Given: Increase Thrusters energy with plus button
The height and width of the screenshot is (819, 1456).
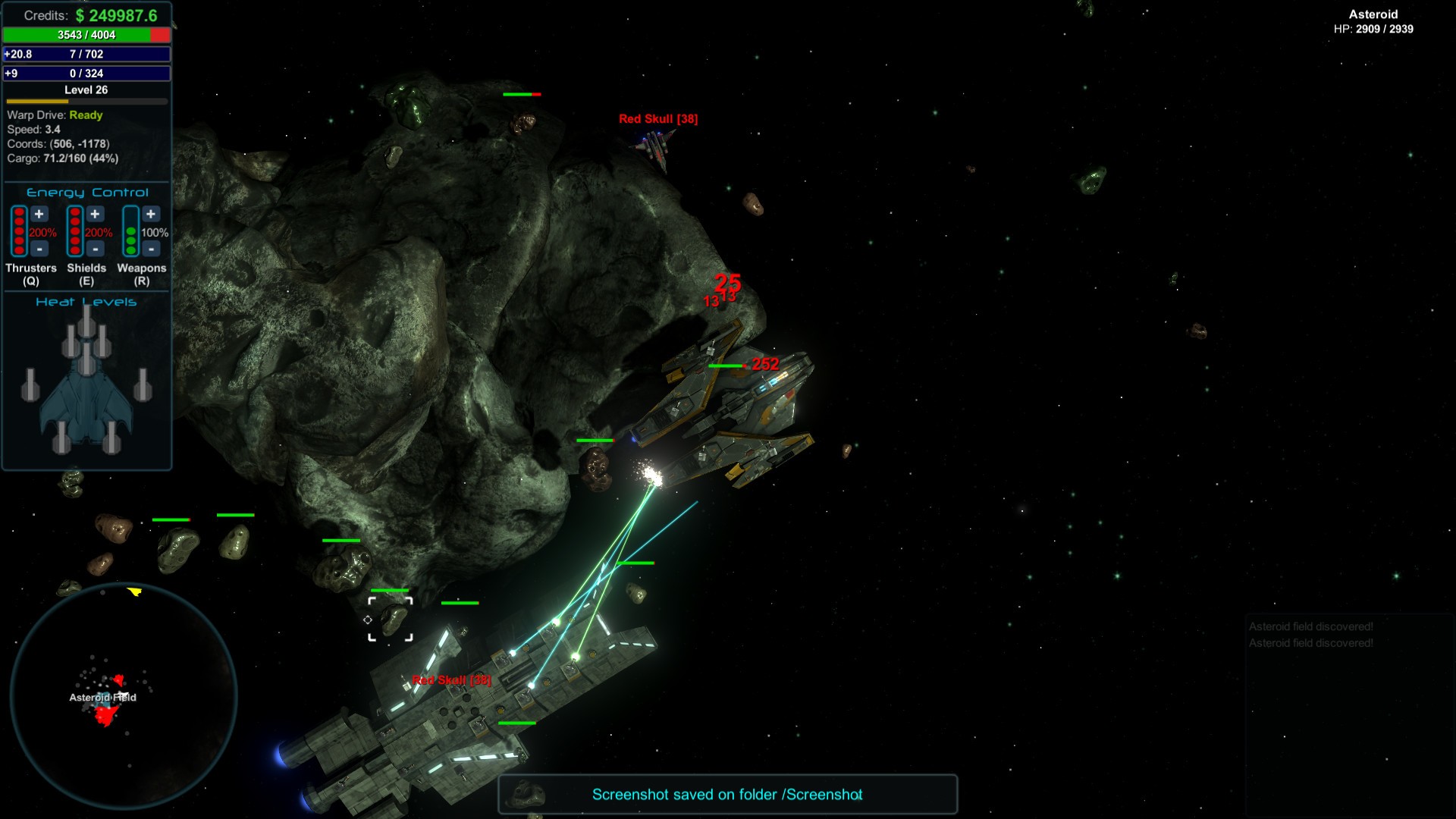Looking at the screenshot, I should click(x=39, y=215).
